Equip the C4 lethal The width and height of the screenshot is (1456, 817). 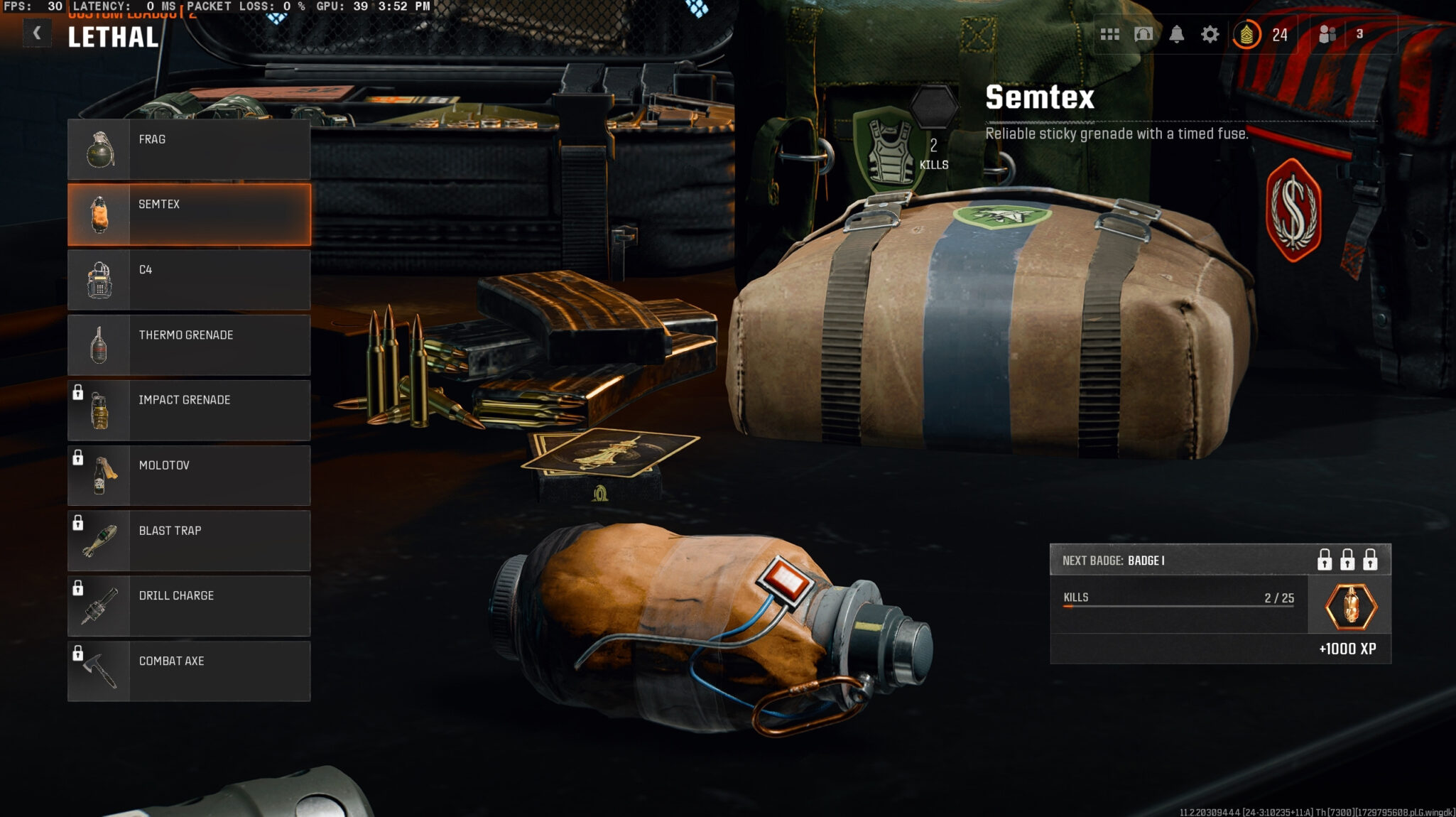(189, 280)
